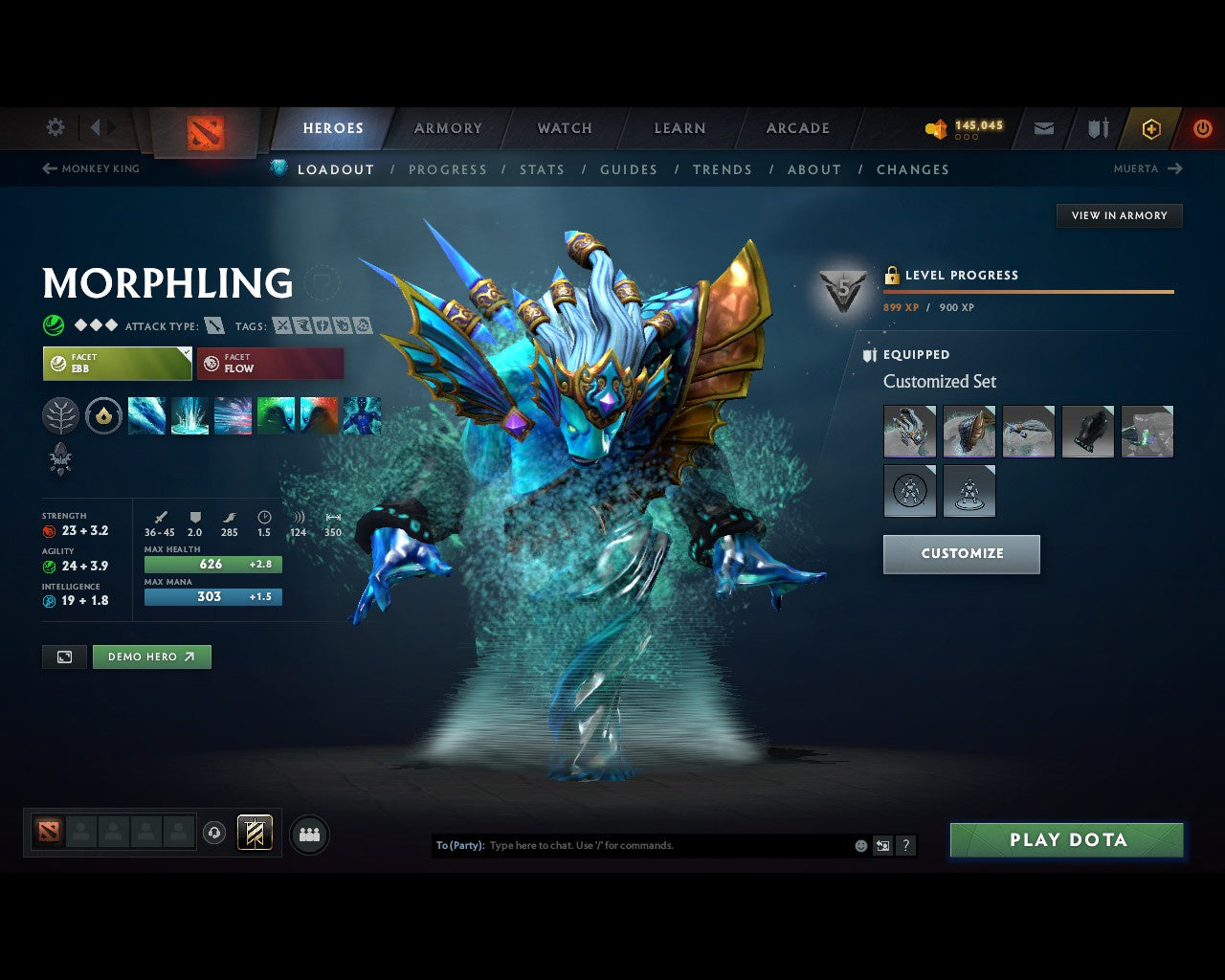Screen dimensions: 1225x980
Task: Click the Dota Plus hexagon icon
Action: coord(1151,128)
